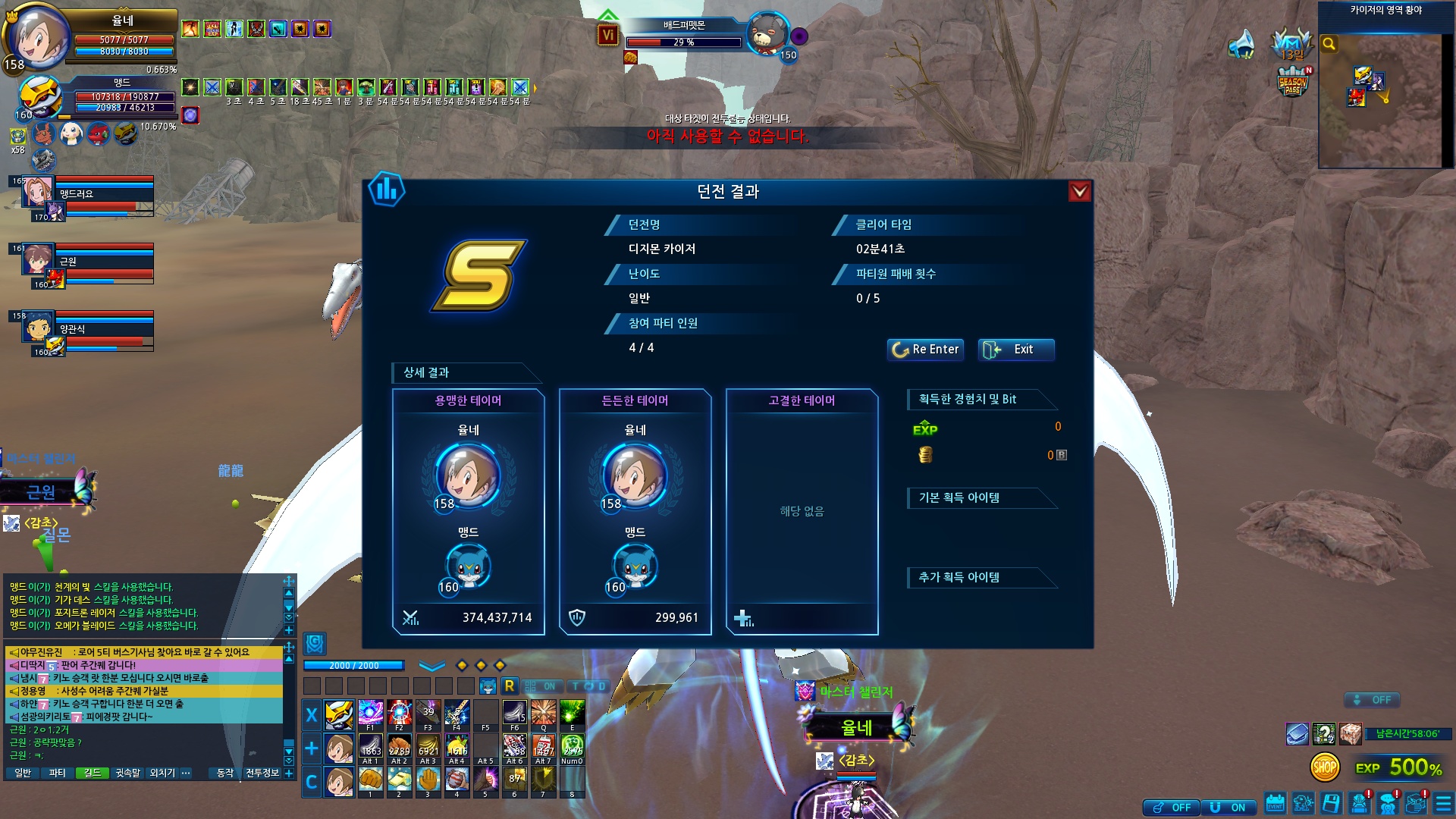Open the hamburger main menu icon
This screenshot has height=819, width=1456.
point(1443,804)
